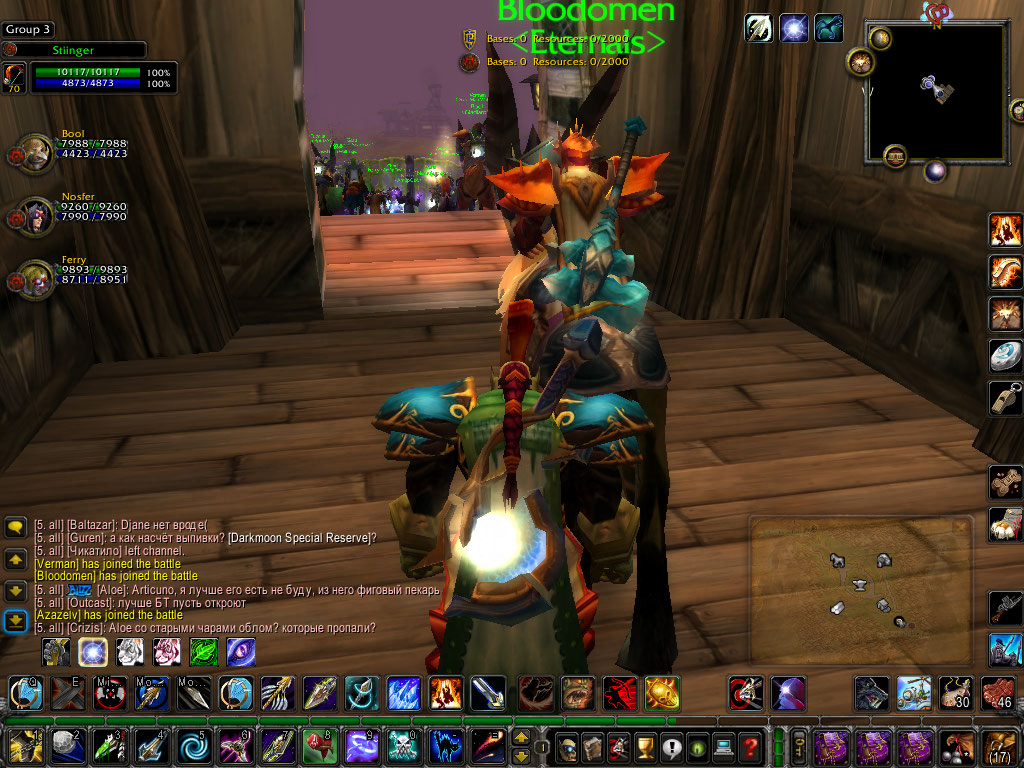Open the exclamation mark quest log button
1024x768 pixels.
click(672, 746)
